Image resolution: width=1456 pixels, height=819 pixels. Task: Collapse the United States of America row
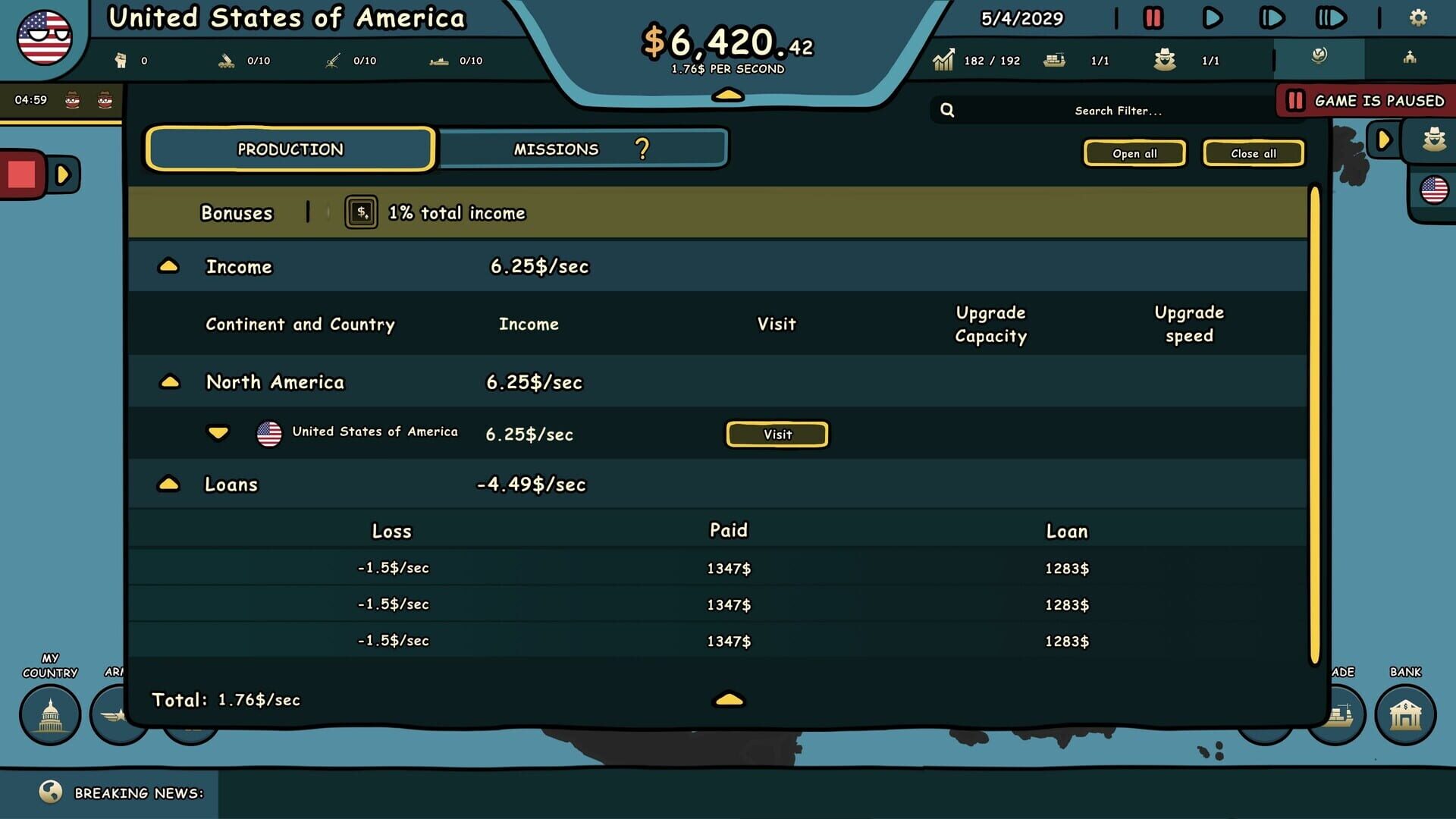point(218,433)
